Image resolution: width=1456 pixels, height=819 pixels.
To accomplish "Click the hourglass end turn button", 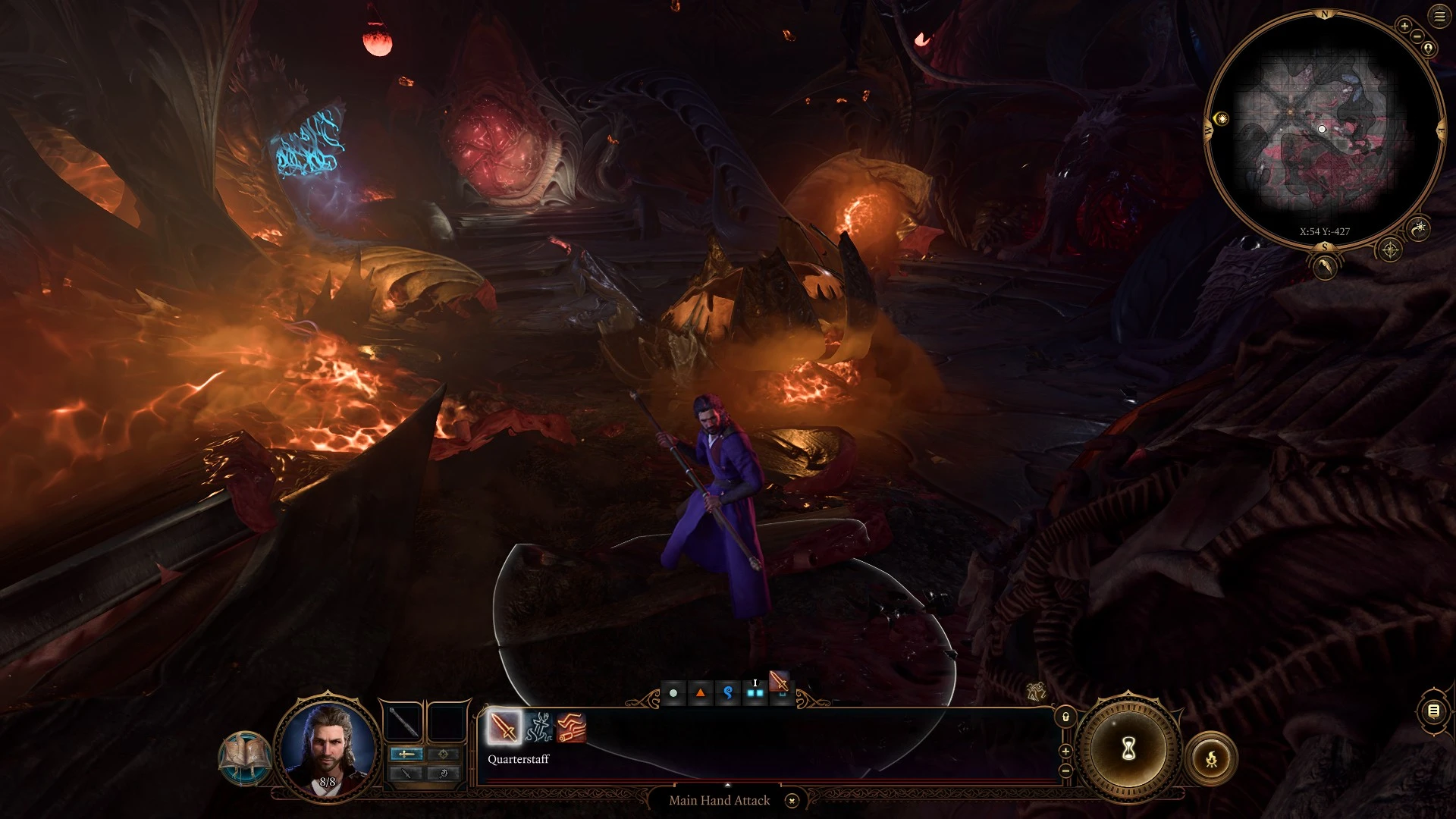I will pyautogui.click(x=1128, y=750).
